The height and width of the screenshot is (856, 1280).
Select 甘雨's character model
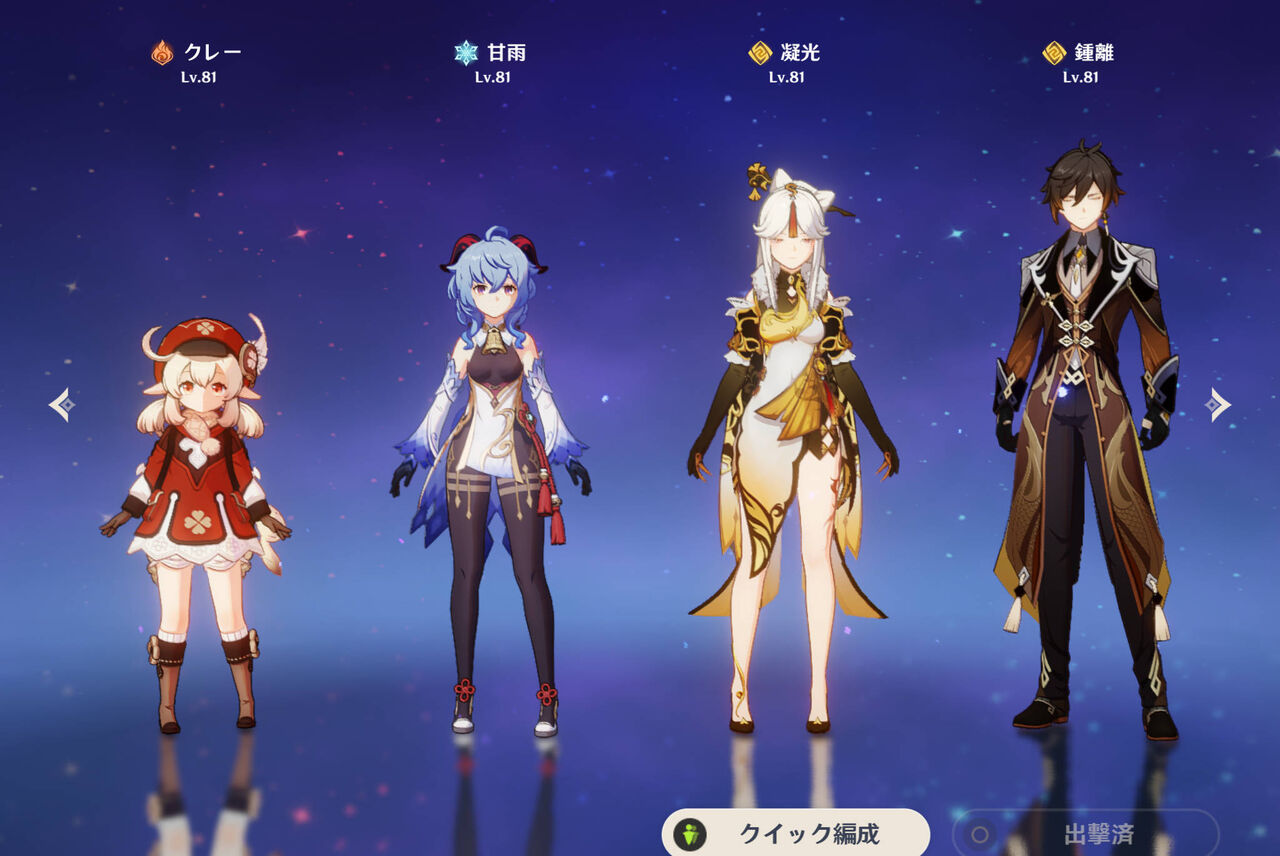(493, 470)
